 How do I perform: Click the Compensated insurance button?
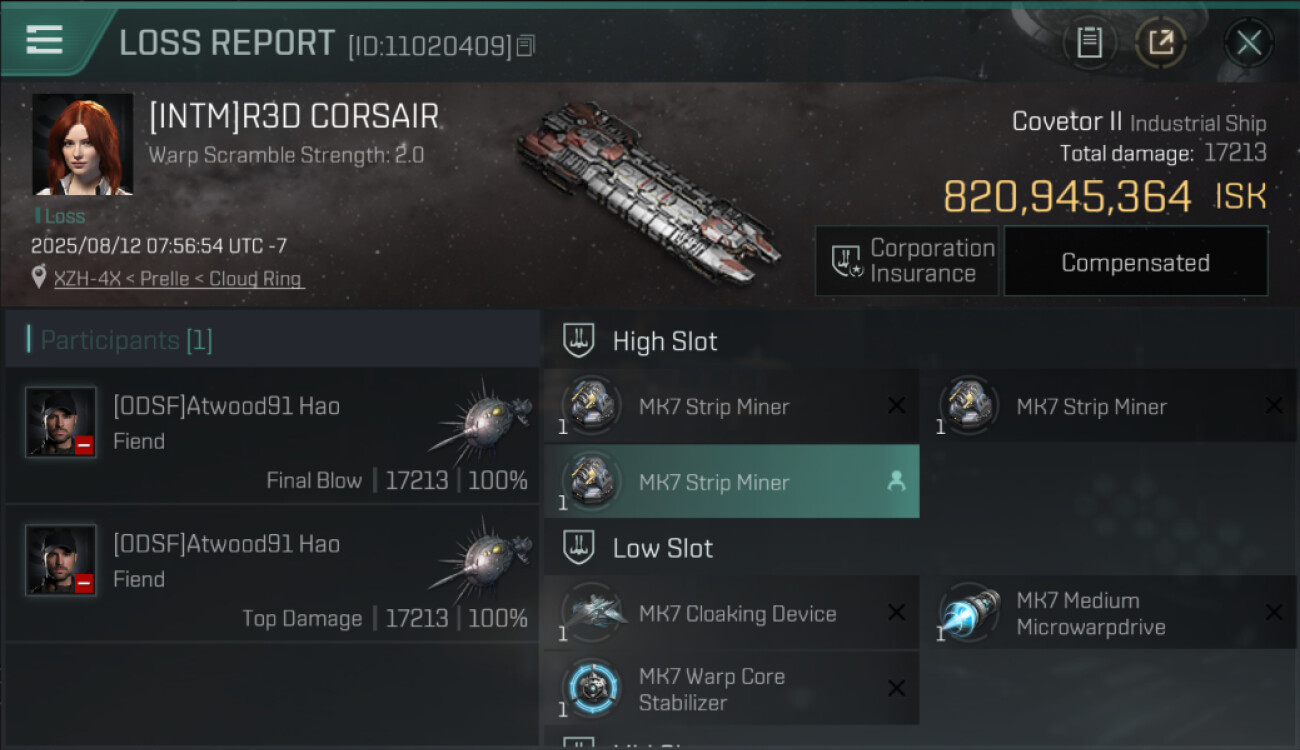1135,262
